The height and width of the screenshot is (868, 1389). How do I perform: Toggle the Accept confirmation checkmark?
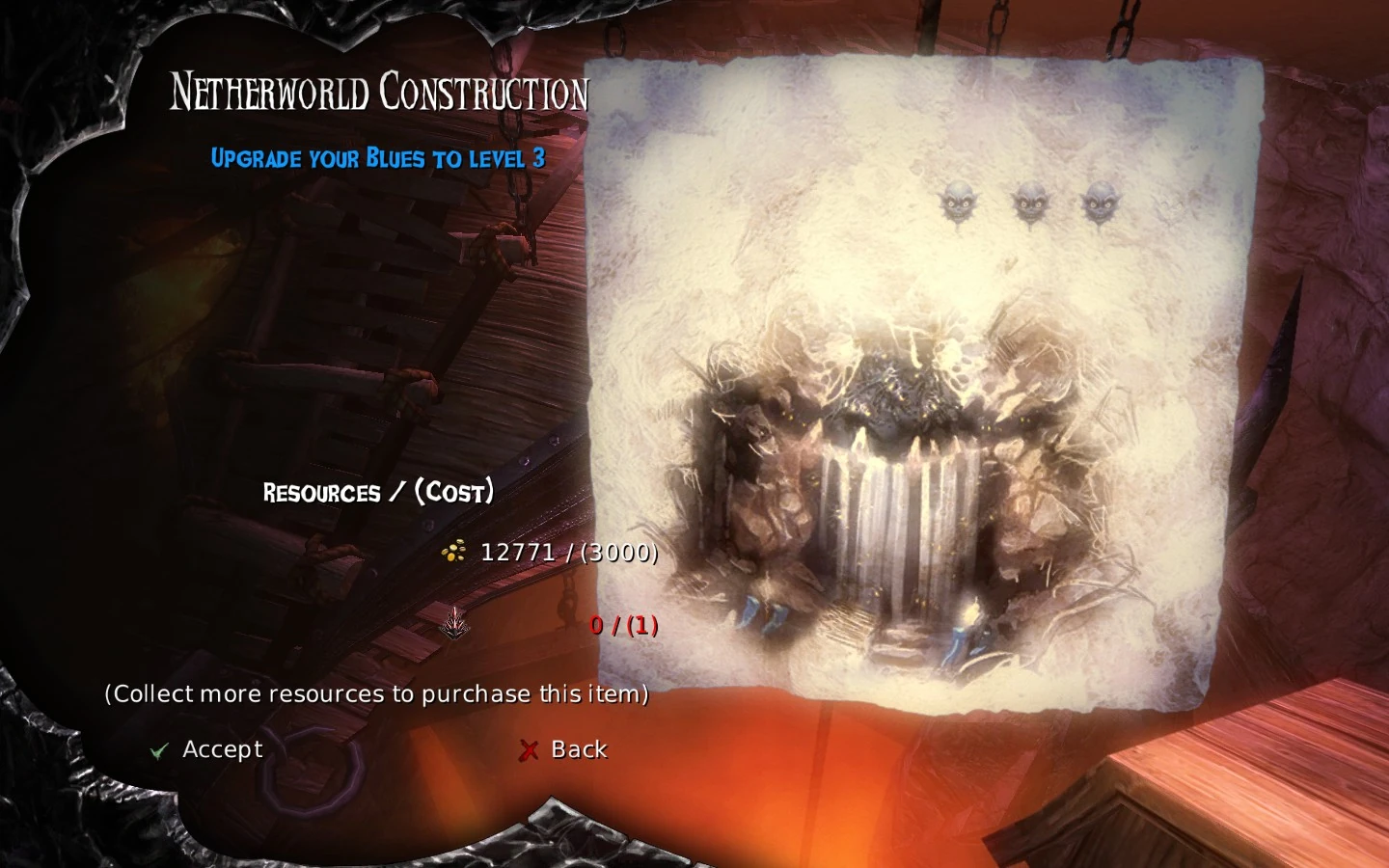(157, 749)
